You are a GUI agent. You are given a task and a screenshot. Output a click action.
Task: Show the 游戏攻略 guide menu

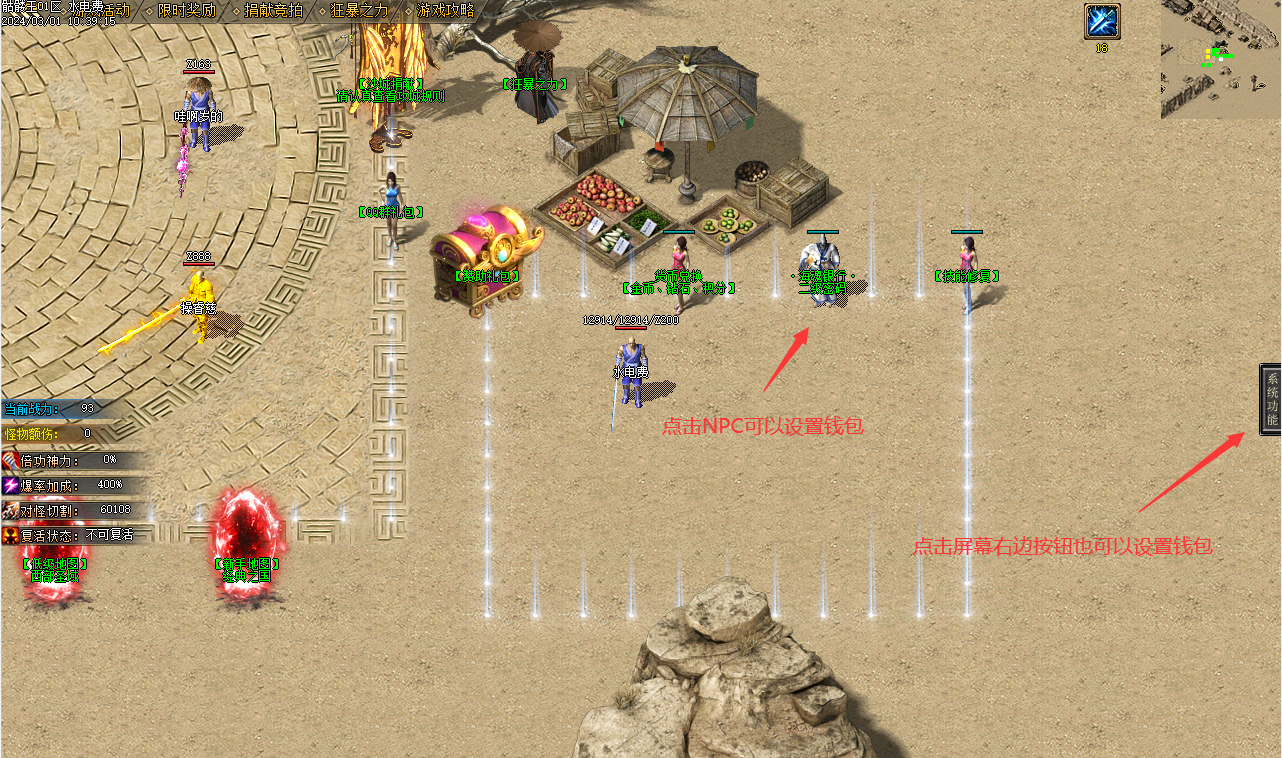click(x=445, y=10)
